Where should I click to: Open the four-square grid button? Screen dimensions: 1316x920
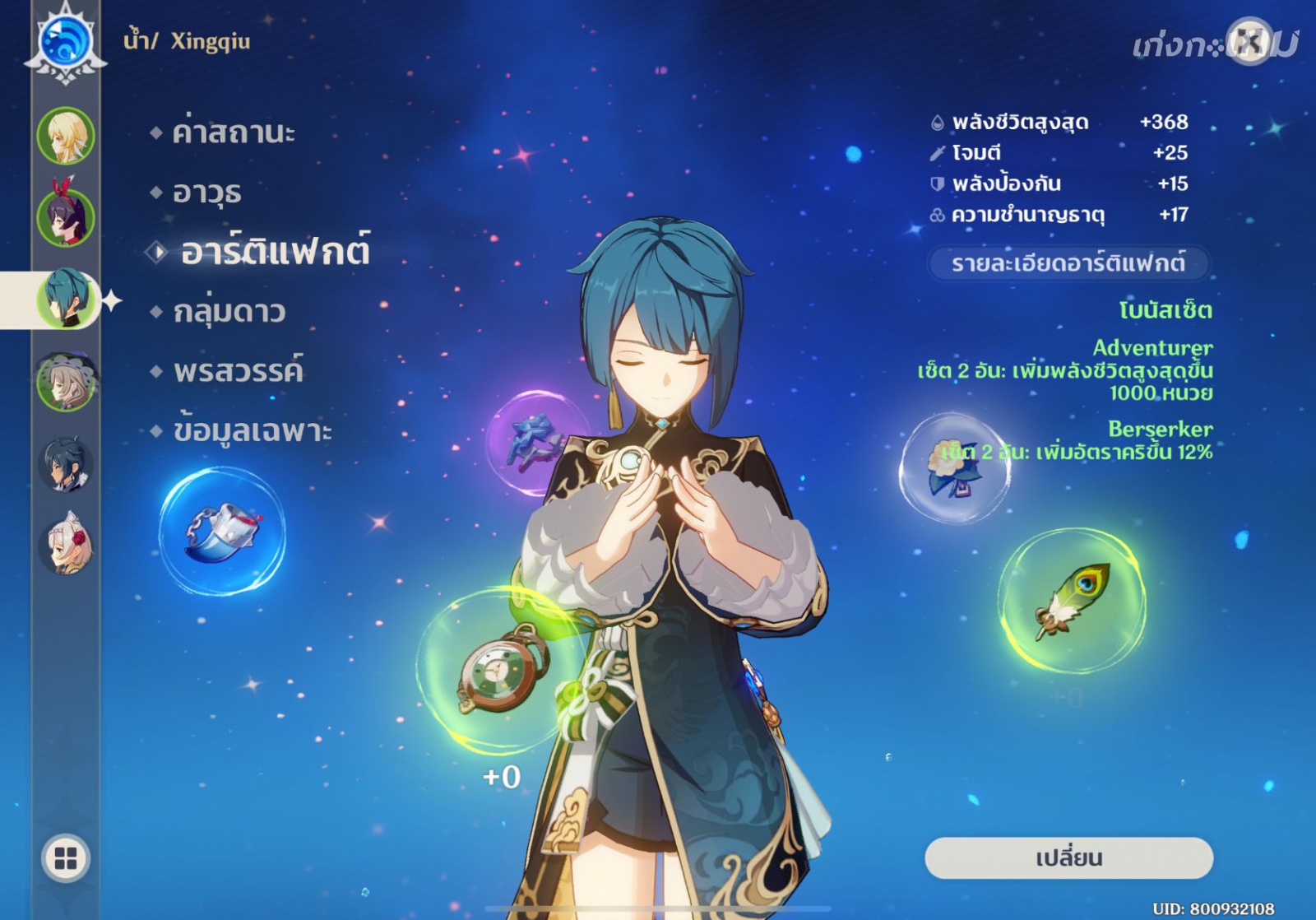(66, 858)
